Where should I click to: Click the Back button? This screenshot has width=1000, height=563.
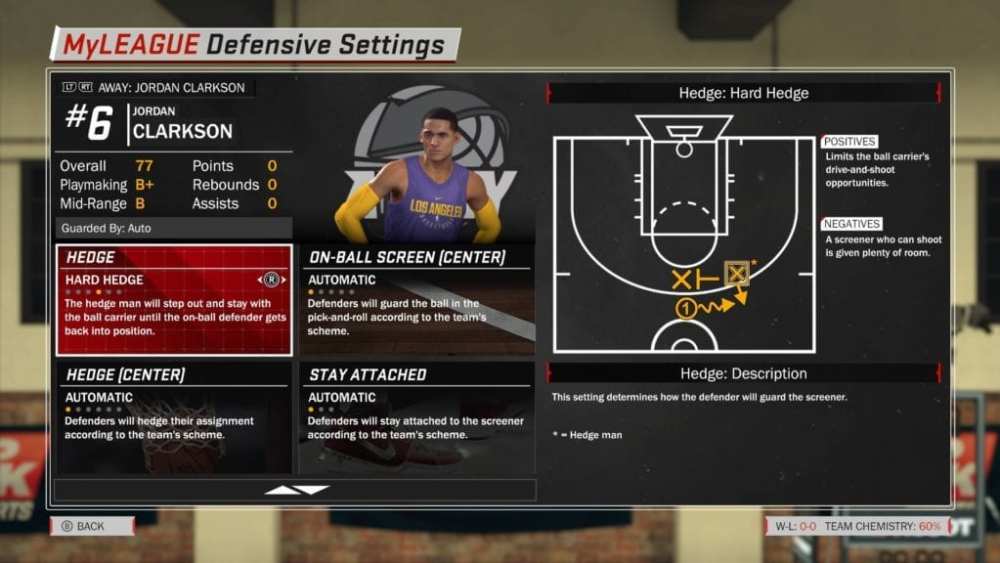point(91,526)
